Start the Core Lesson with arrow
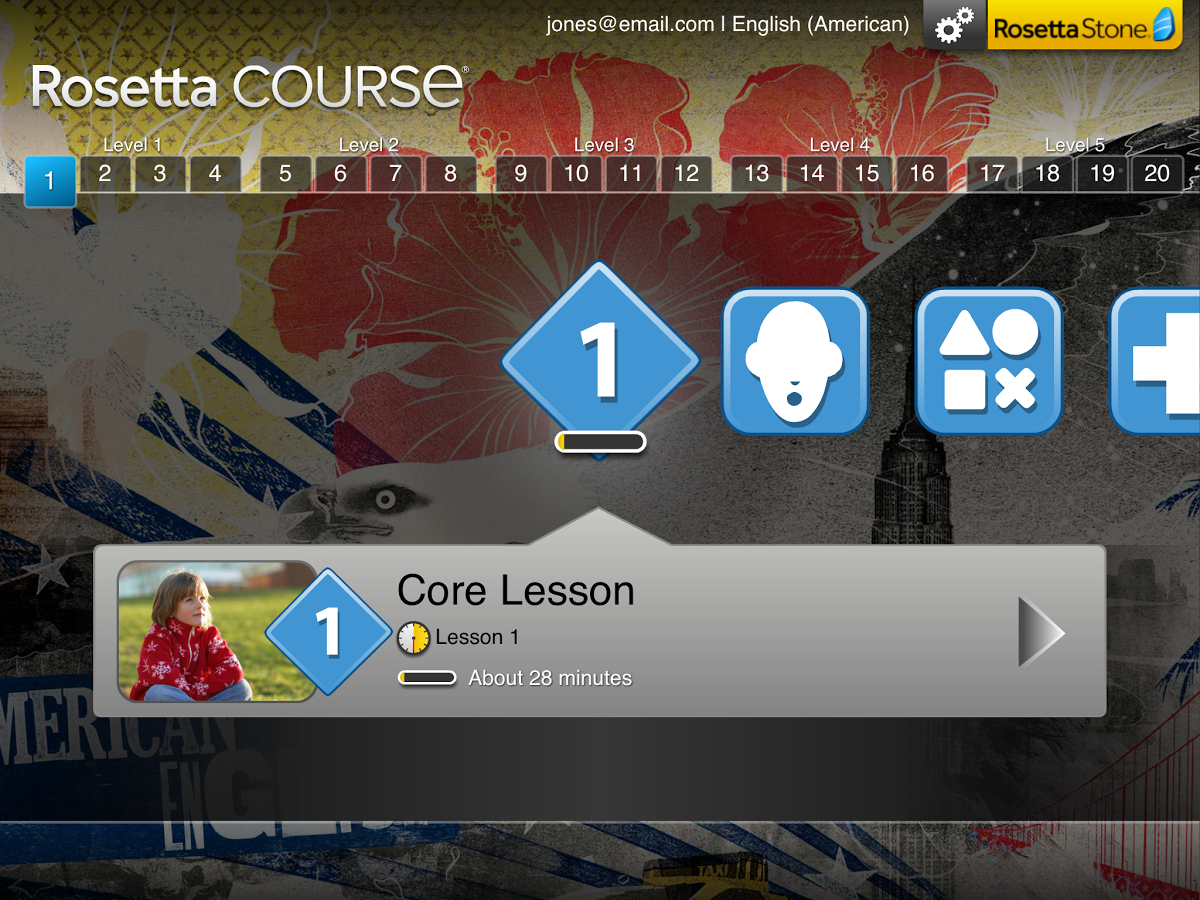 [x=1040, y=632]
